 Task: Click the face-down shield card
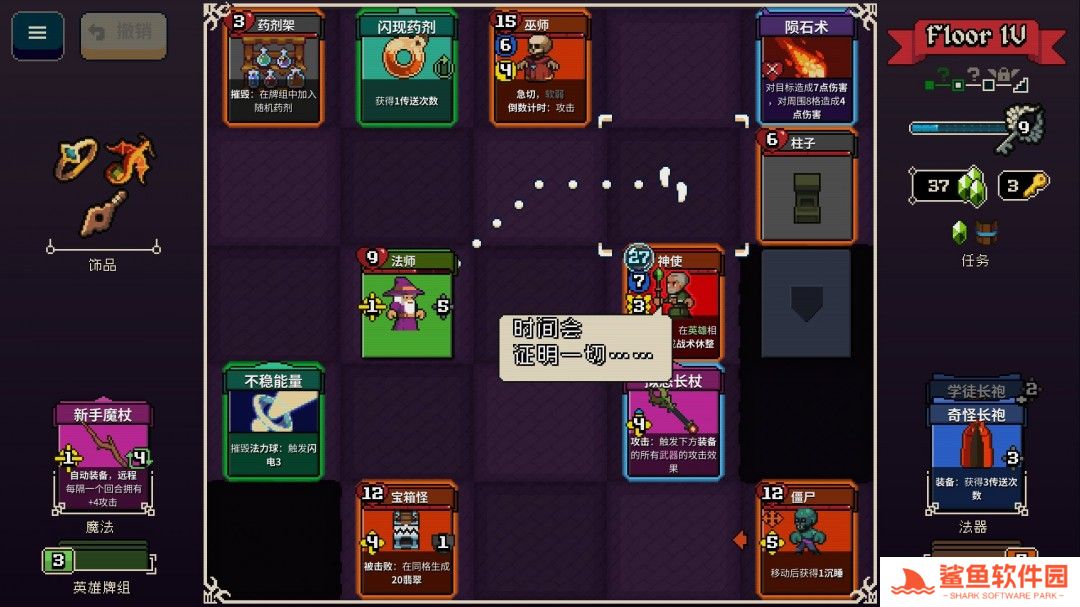click(x=806, y=303)
